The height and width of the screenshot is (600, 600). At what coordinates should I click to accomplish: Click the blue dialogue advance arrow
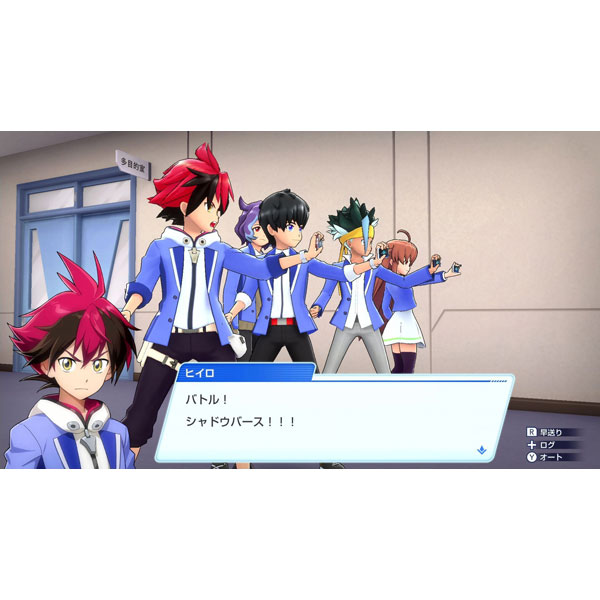(x=481, y=450)
